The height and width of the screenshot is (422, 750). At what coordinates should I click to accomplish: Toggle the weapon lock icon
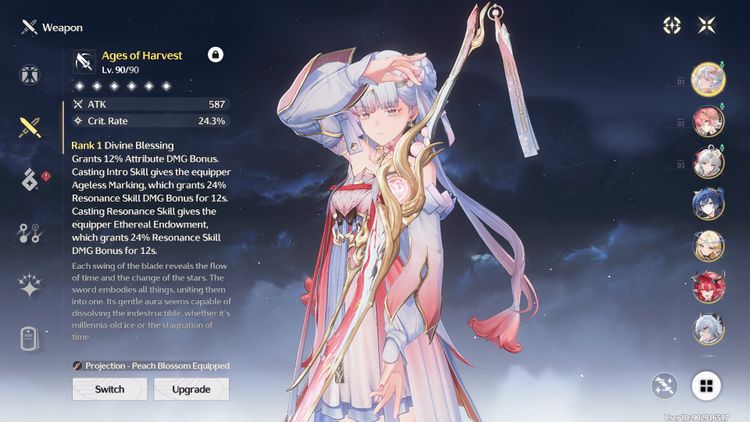click(x=215, y=55)
